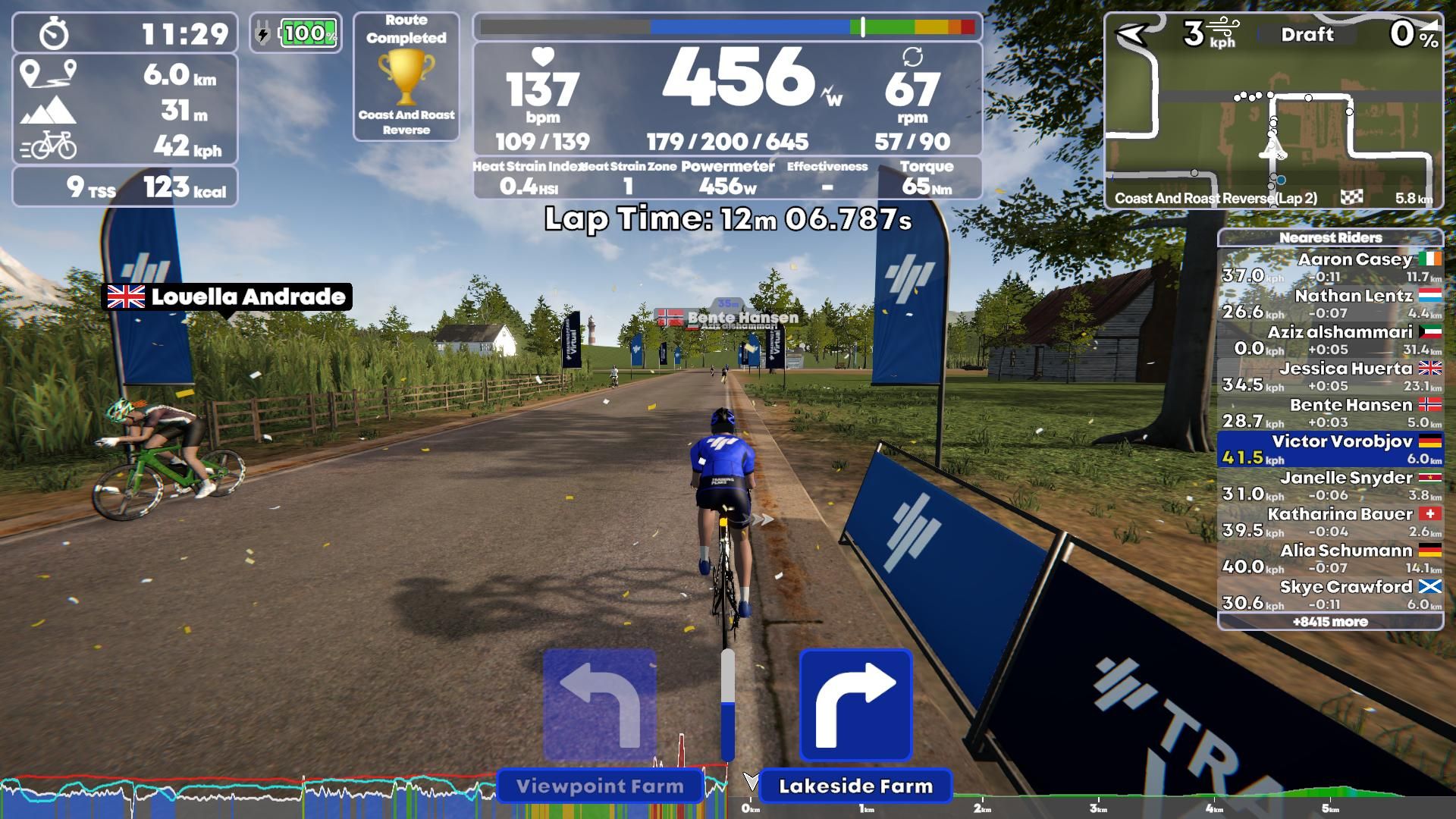Choose the left turn toward Viewpoint Farm
Image resolution: width=1456 pixels, height=819 pixels.
(x=599, y=704)
